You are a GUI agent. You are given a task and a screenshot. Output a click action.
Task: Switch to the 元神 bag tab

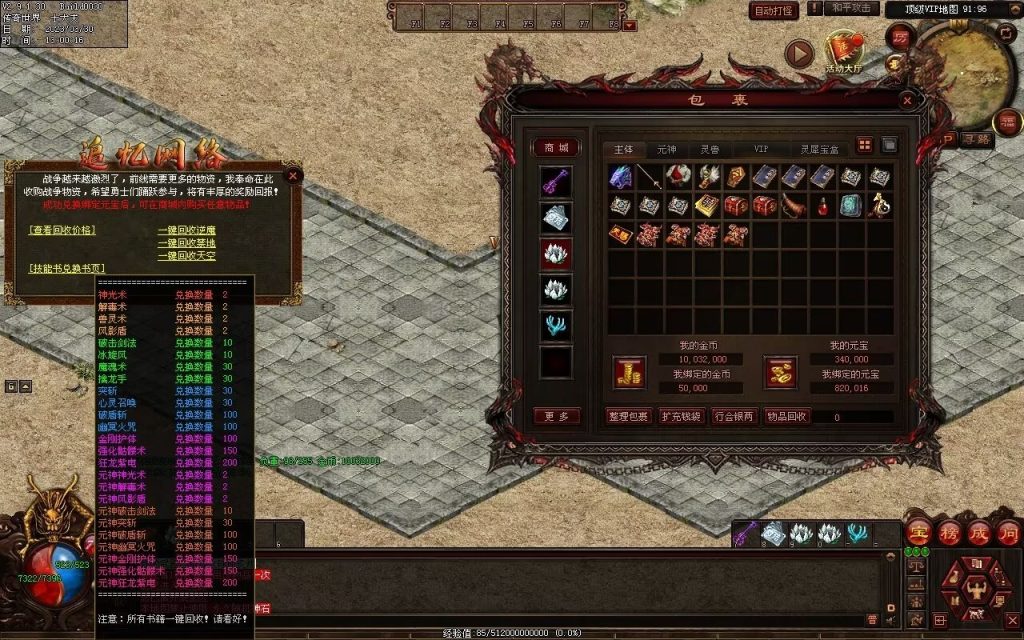[x=665, y=149]
